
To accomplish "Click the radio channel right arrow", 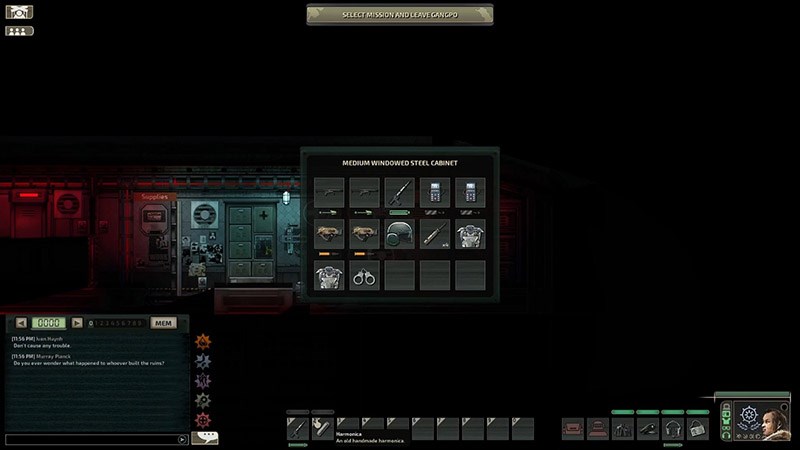I will click(77, 323).
